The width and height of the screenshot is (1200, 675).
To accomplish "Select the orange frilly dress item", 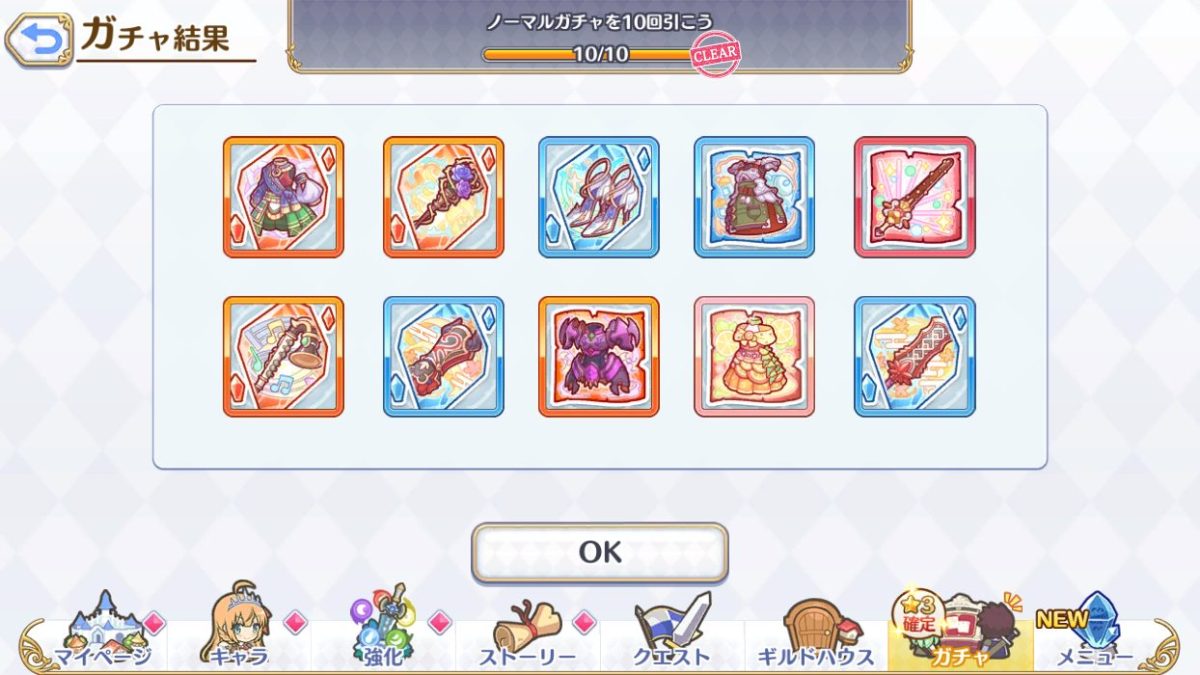I will 754,356.
